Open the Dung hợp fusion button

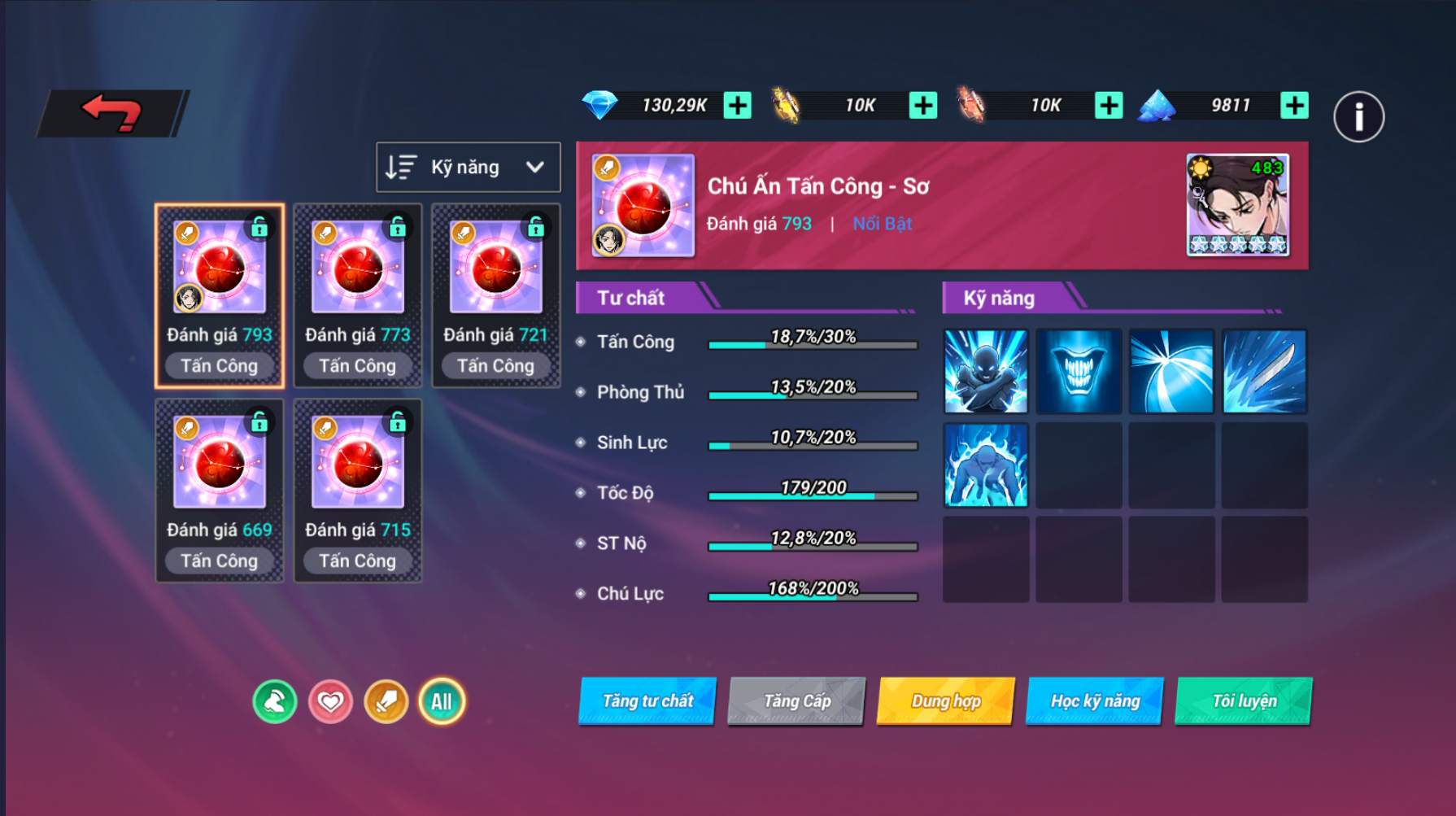click(x=946, y=700)
